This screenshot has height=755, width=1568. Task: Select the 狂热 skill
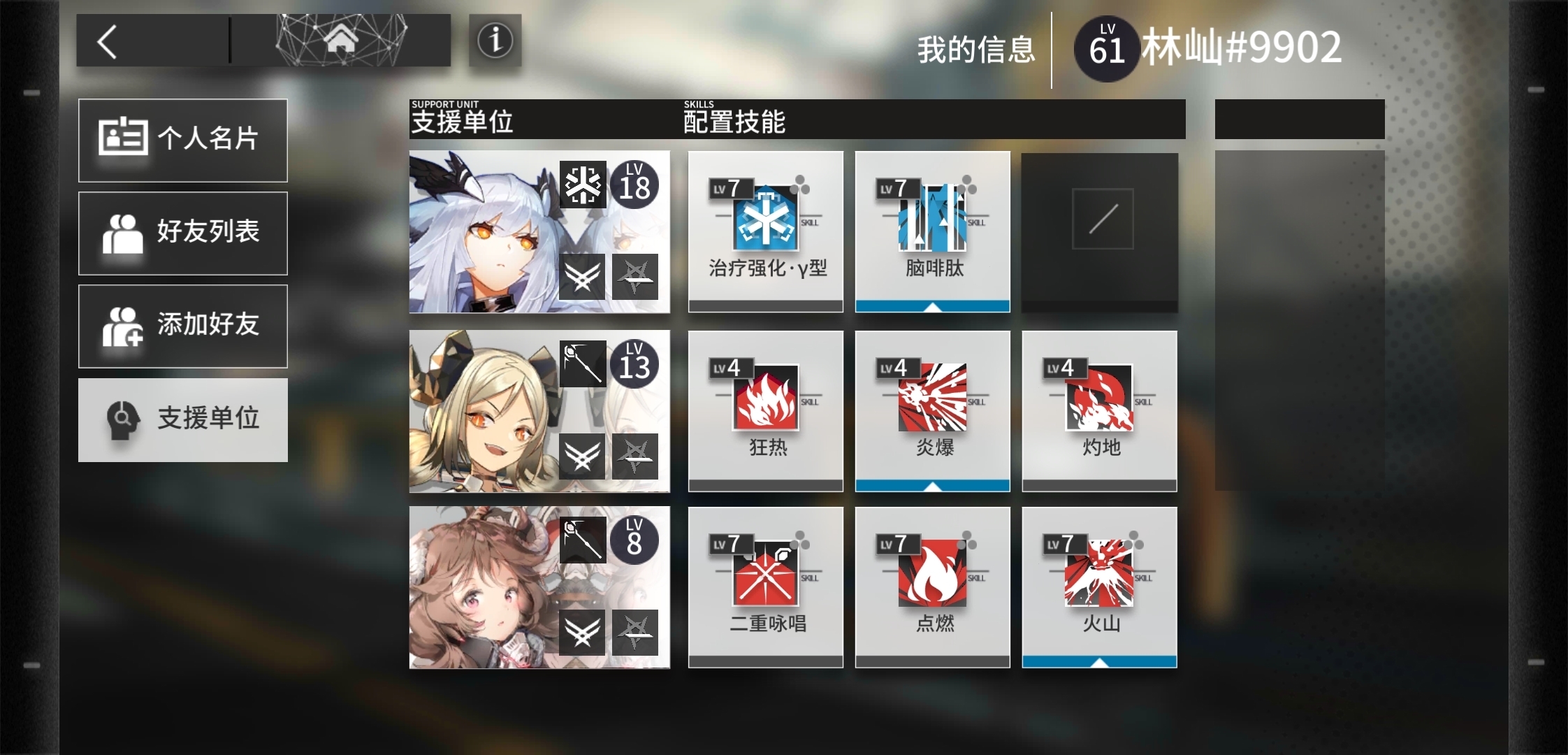click(766, 410)
